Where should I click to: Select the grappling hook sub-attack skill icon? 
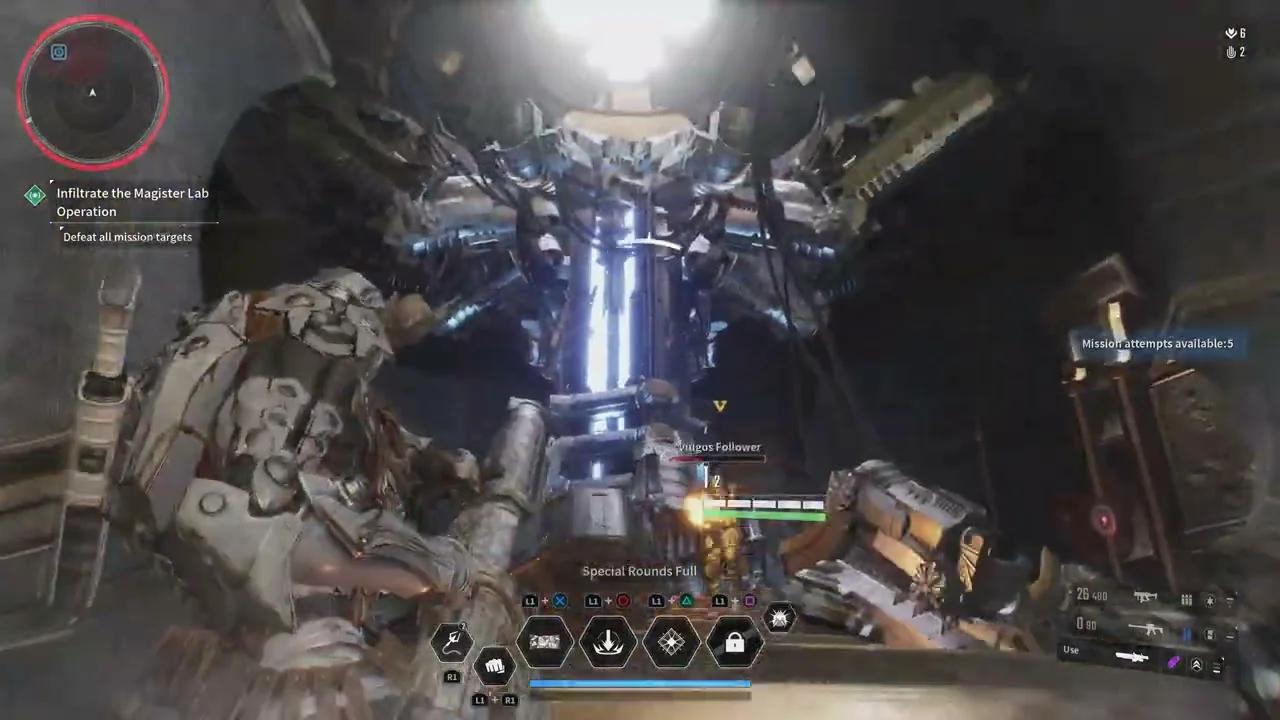(x=453, y=640)
